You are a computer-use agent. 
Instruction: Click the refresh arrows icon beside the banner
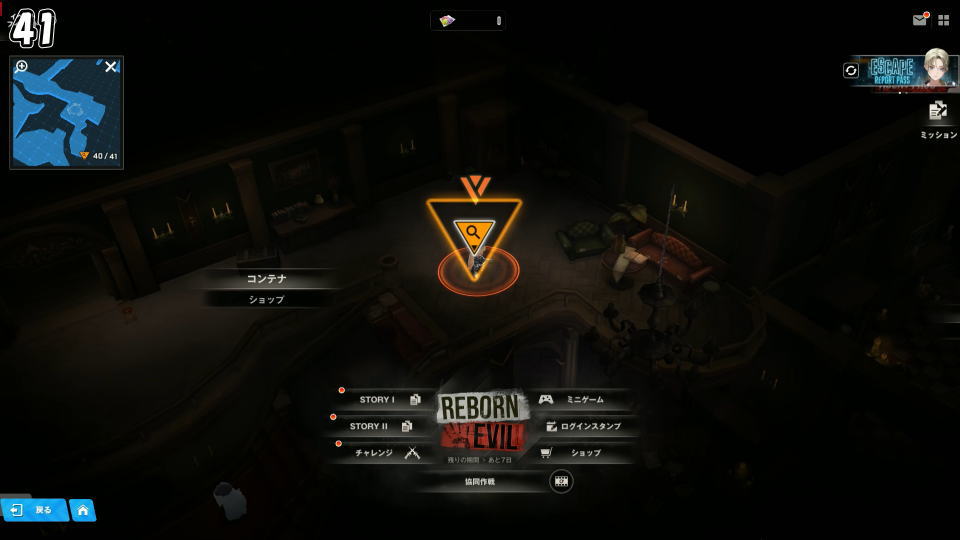(x=851, y=70)
